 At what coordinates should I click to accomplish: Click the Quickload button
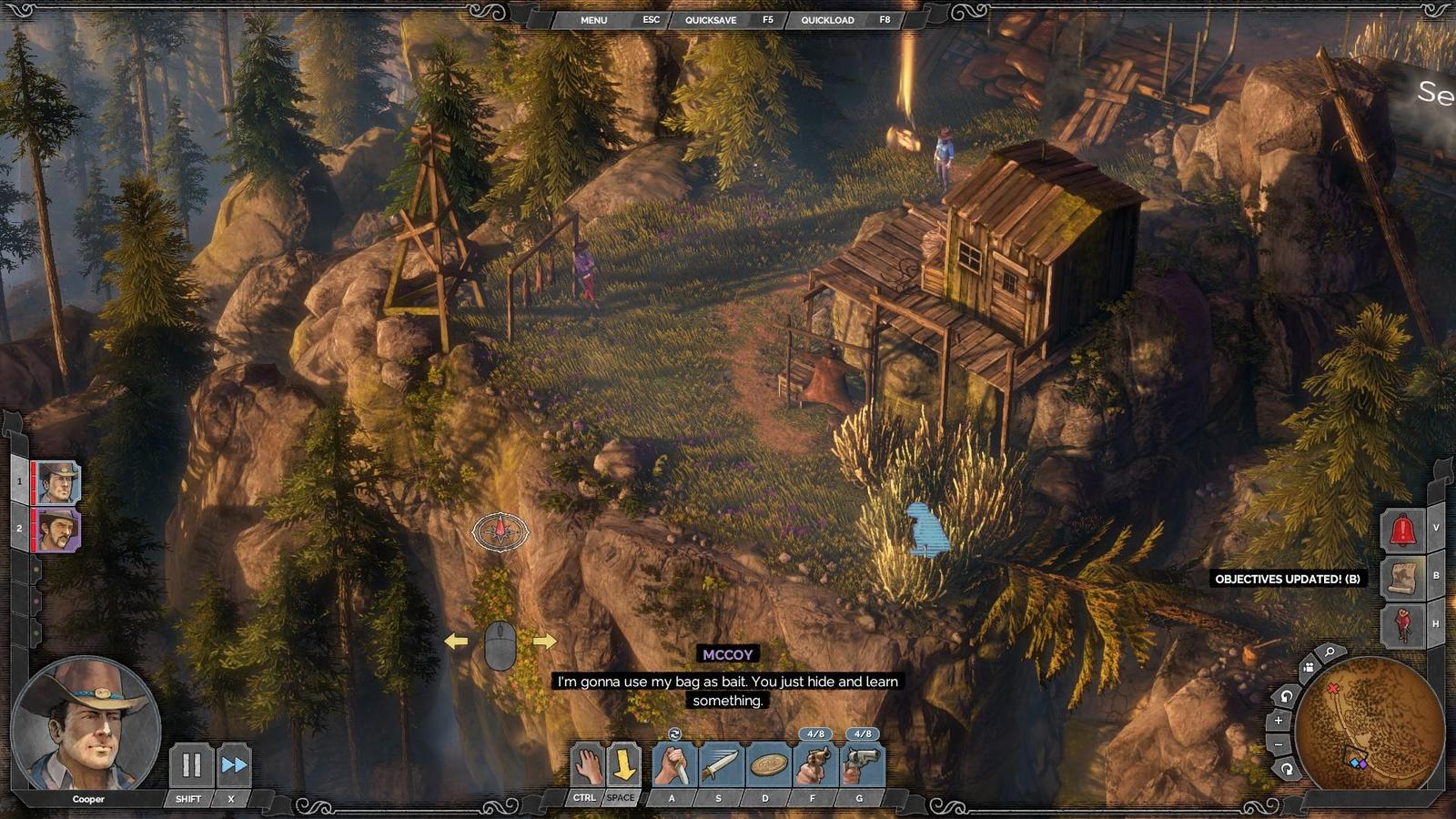click(827, 20)
